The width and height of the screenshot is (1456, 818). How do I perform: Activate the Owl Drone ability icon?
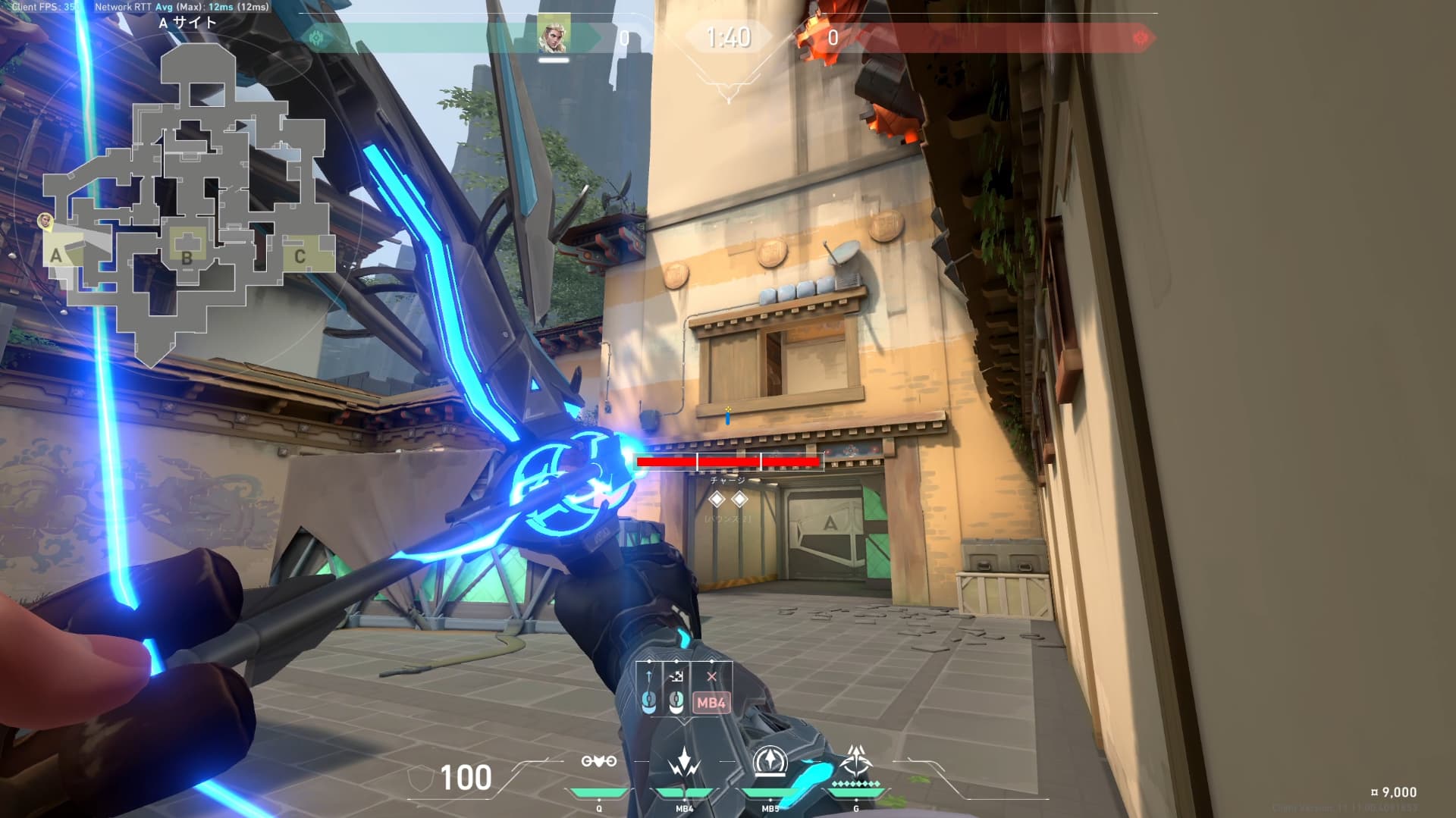598,761
